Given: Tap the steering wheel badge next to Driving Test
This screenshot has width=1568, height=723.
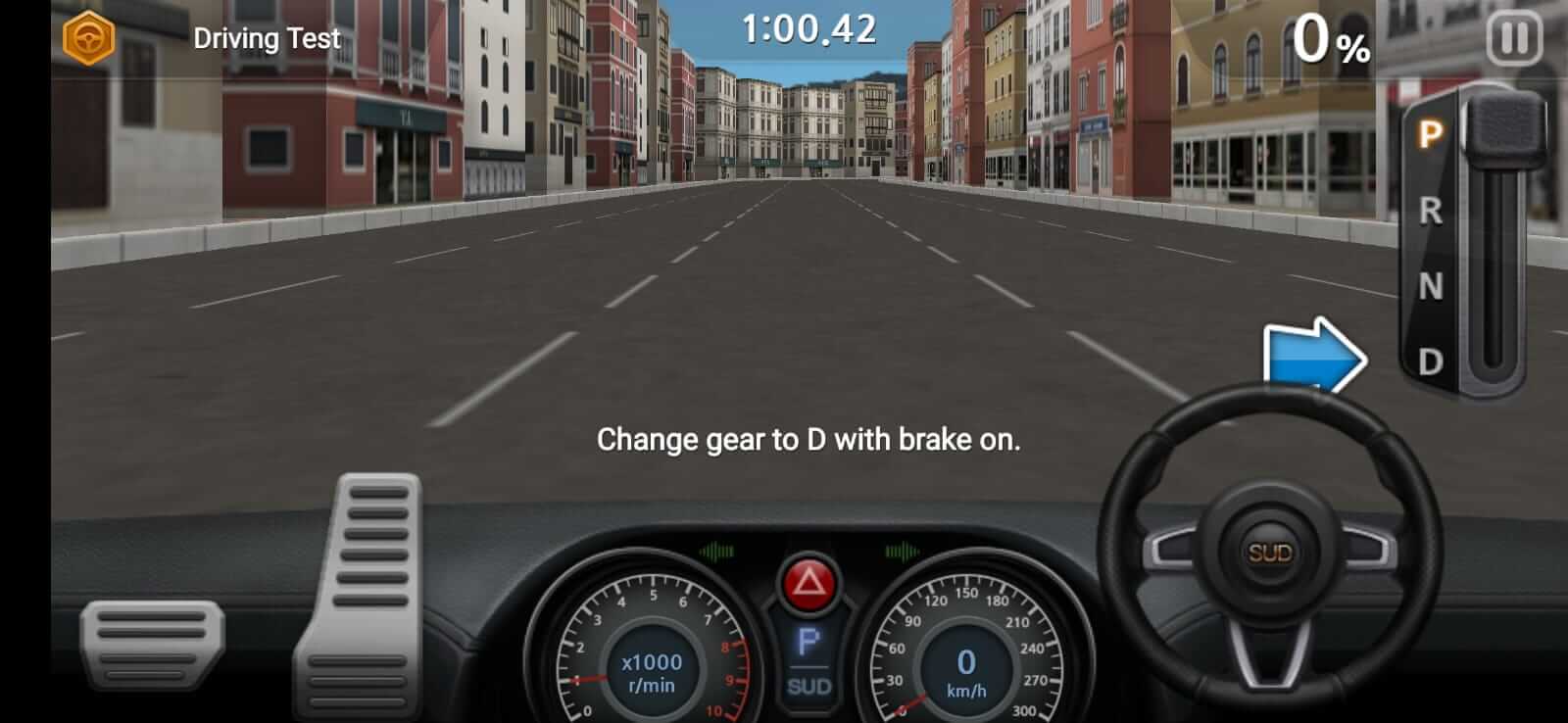Looking at the screenshot, I should pyautogui.click(x=86, y=37).
